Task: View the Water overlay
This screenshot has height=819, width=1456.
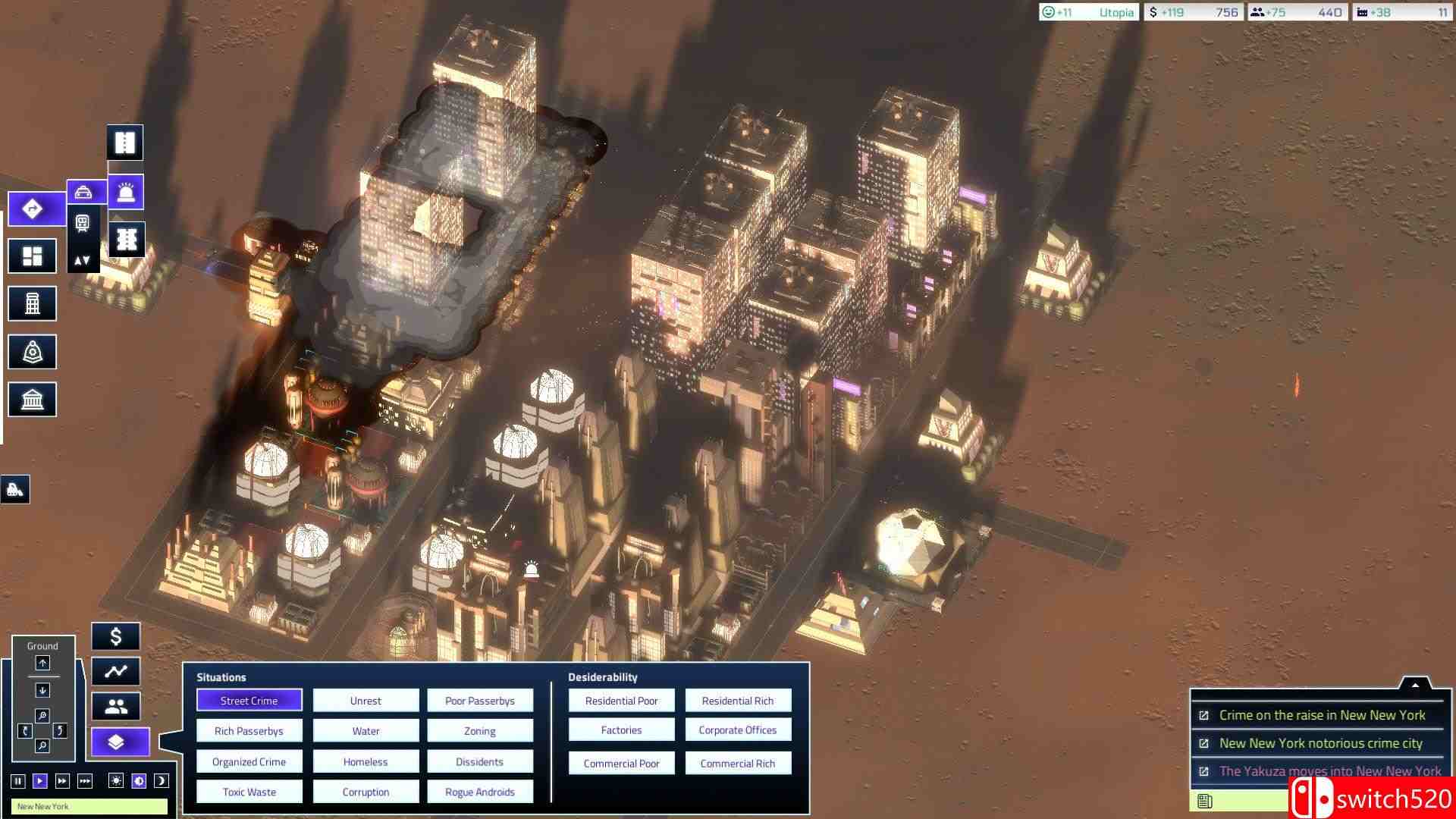Action: click(365, 730)
